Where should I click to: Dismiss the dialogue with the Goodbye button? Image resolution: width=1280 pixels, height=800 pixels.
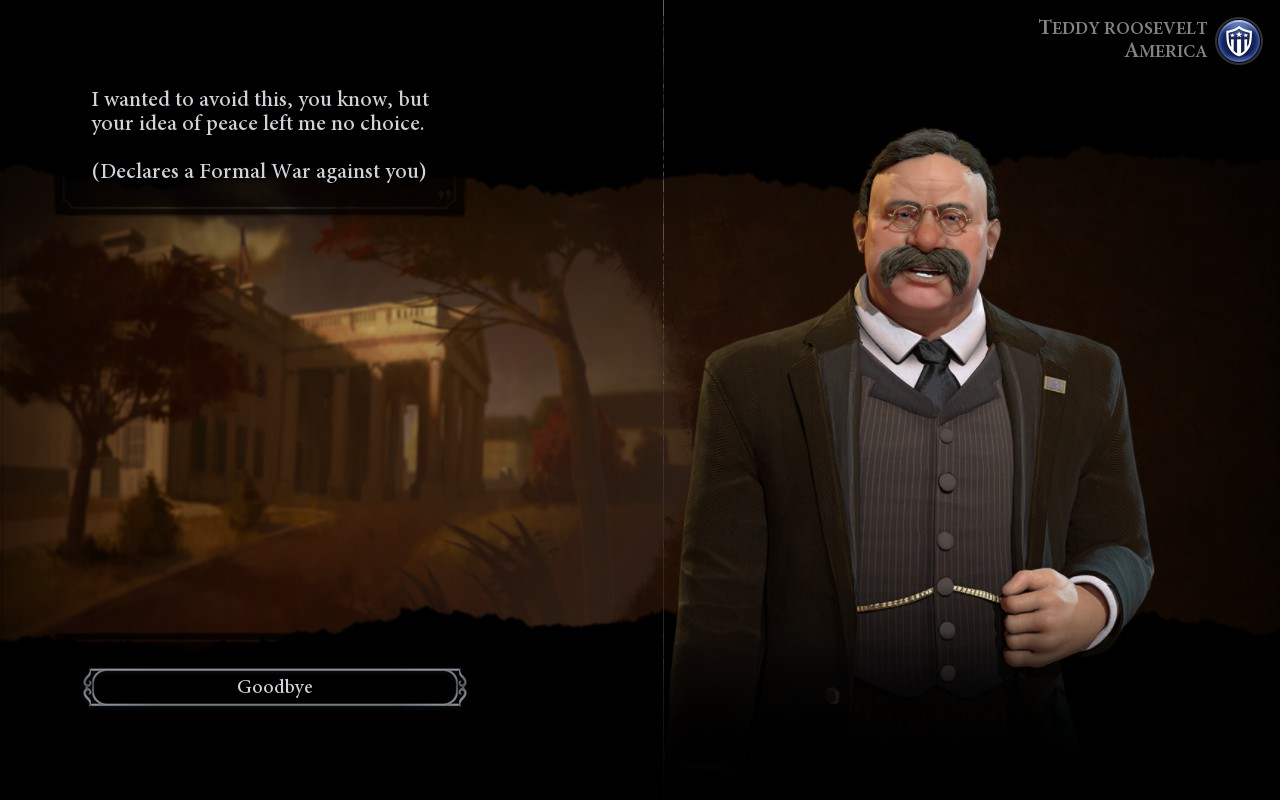(x=275, y=687)
